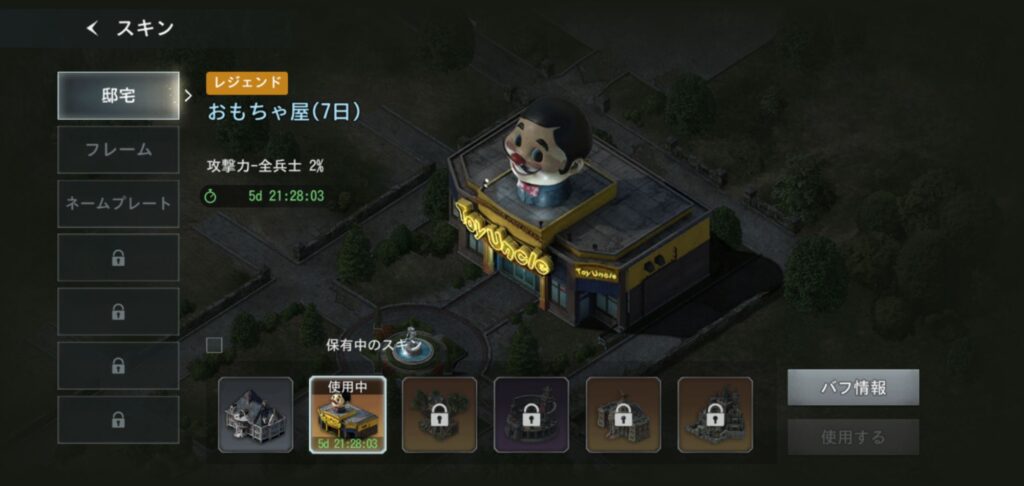Select the toy shop skin marked 使用中
Image resolution: width=1024 pixels, height=486 pixels.
pyautogui.click(x=348, y=415)
